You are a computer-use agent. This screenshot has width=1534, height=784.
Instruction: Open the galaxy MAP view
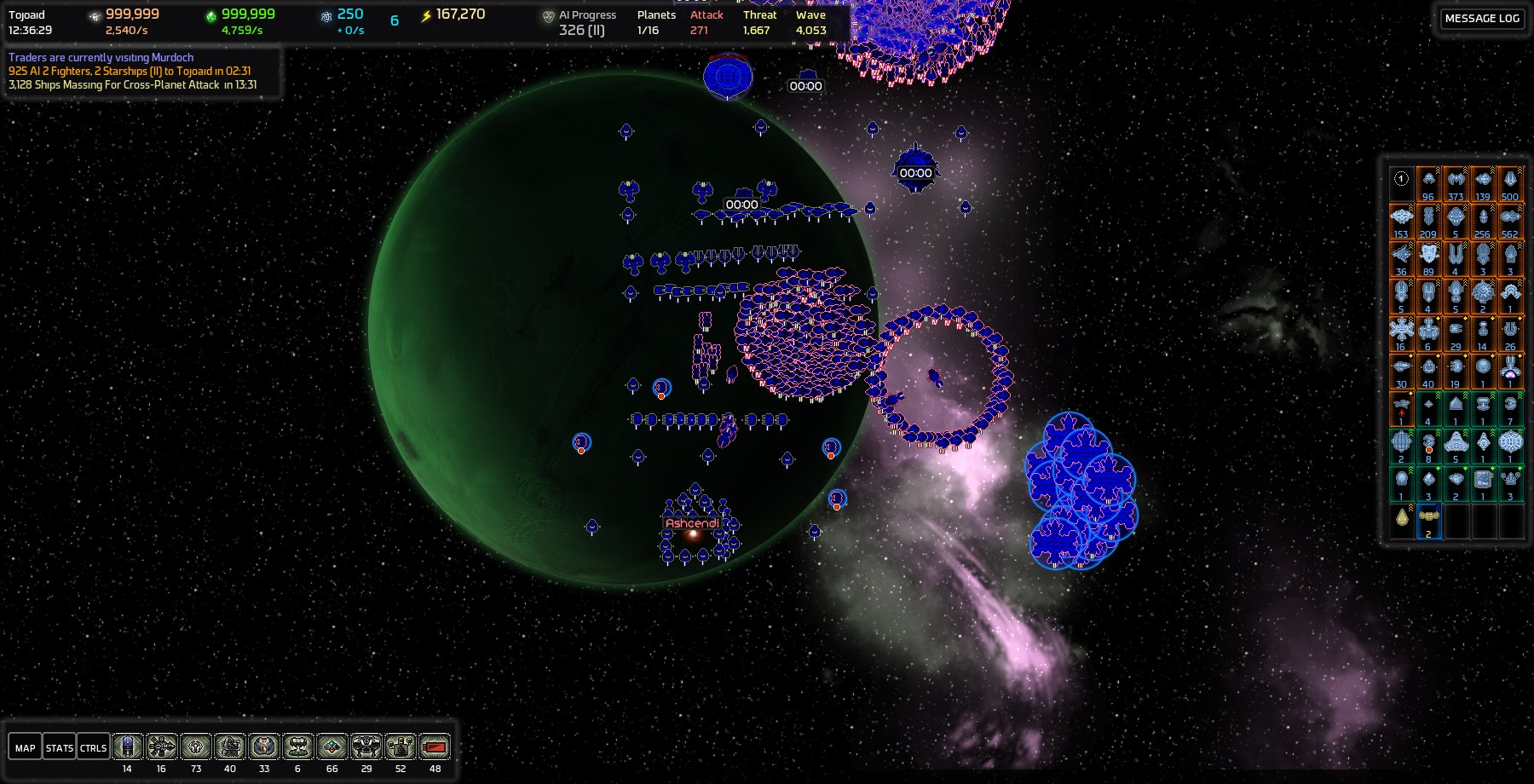click(x=25, y=747)
